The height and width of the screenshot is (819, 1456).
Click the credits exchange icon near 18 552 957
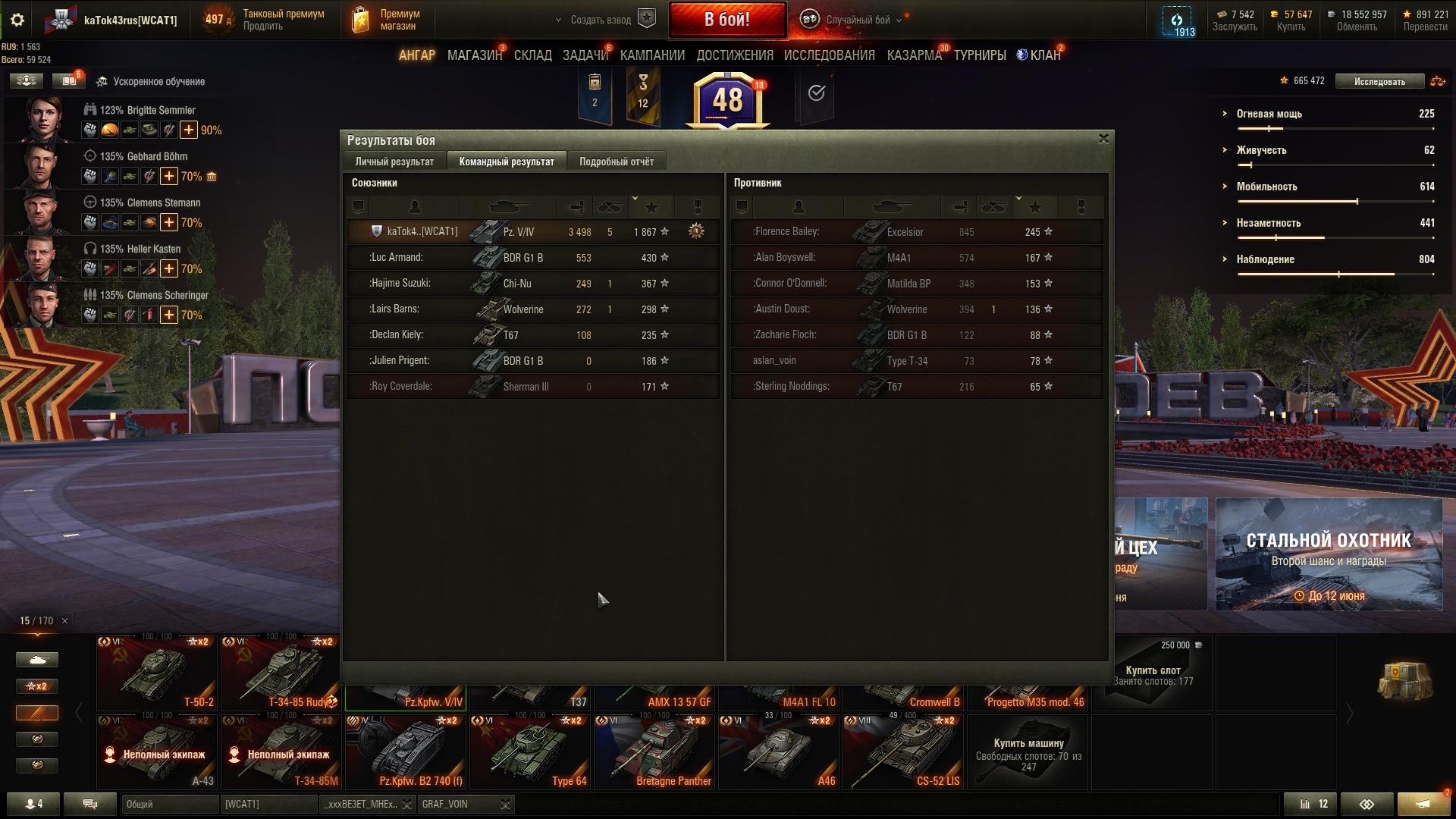[1332, 14]
